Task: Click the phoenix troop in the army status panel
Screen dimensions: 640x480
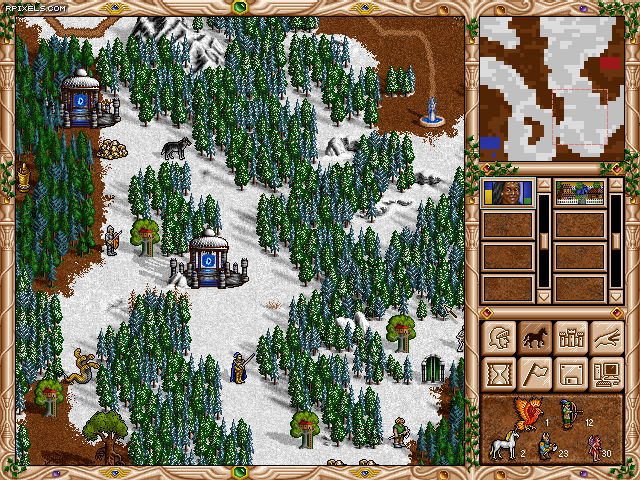Action: (x=526, y=408)
